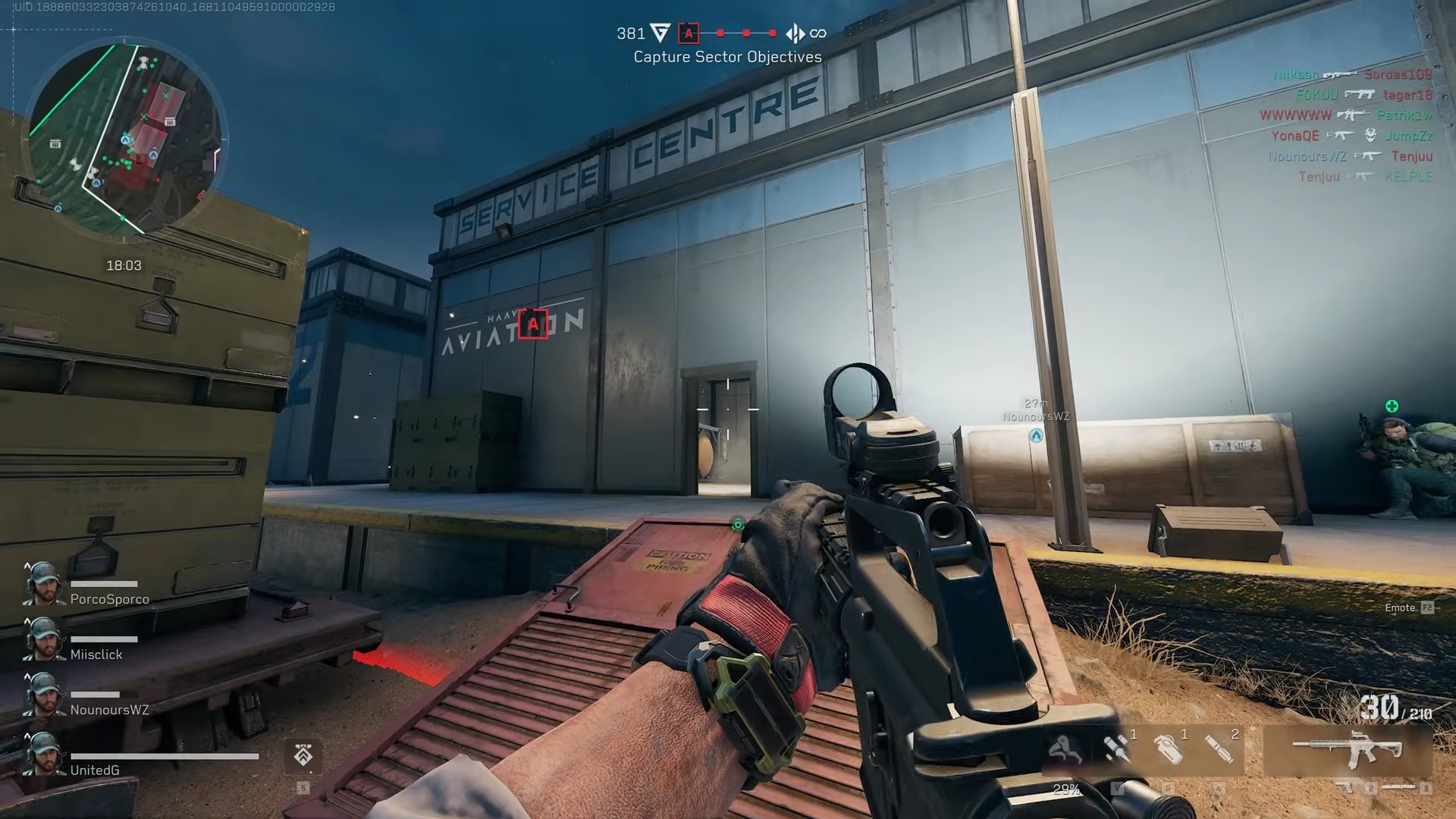
Task: Open the Emote wheel via F2 prompt
Action: tap(1407, 607)
